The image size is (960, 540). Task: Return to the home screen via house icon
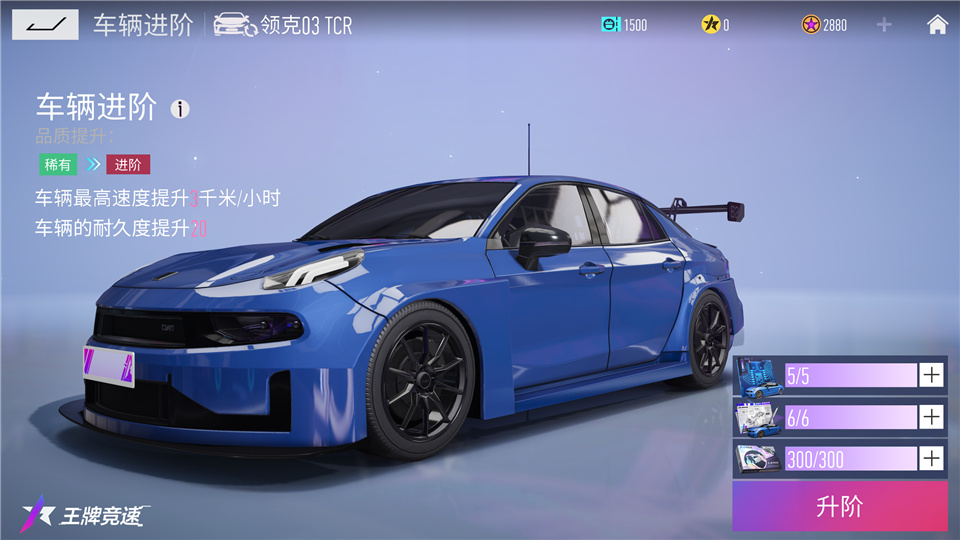click(937, 25)
